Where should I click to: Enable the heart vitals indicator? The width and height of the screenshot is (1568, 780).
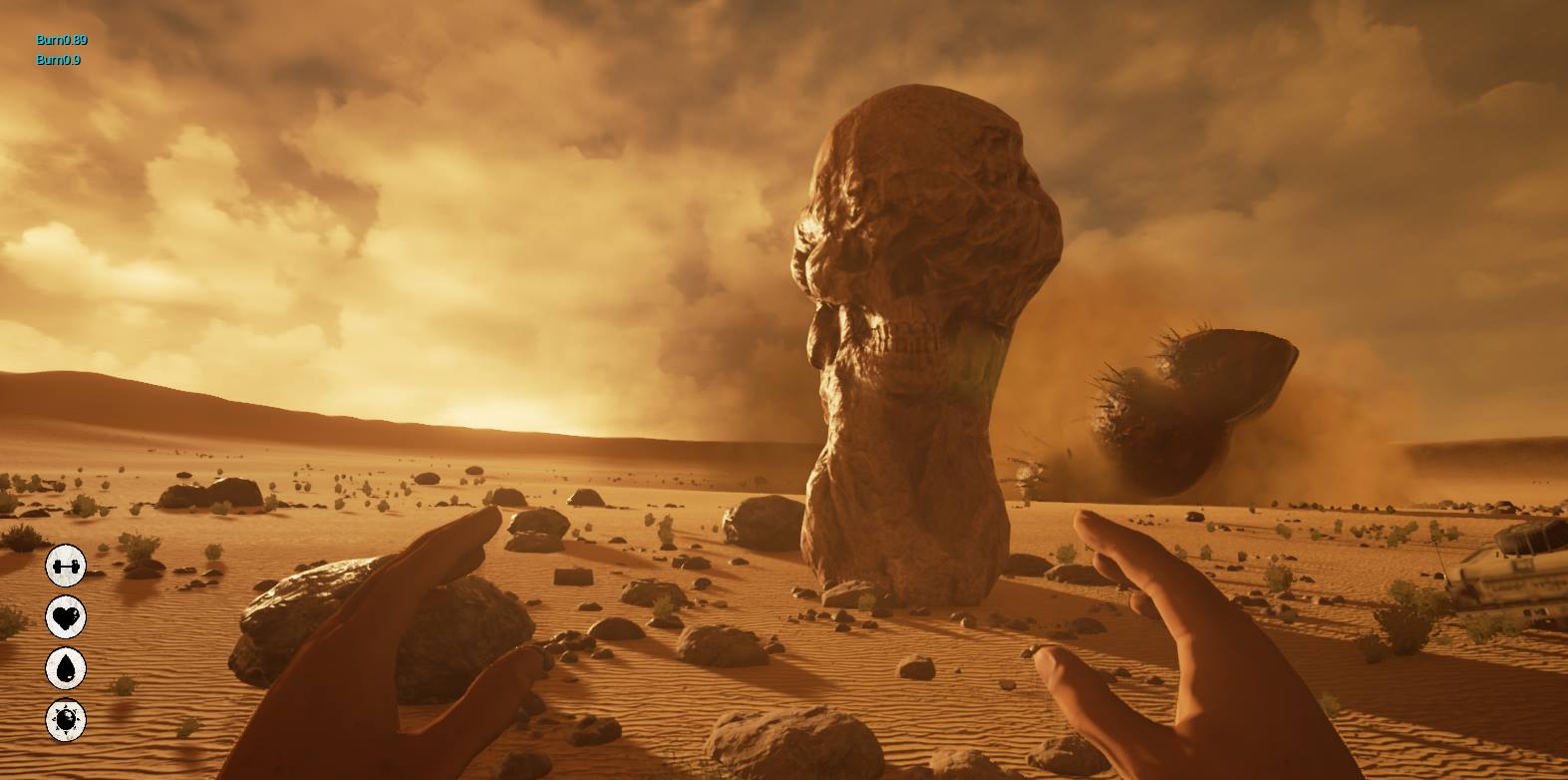tap(65, 618)
